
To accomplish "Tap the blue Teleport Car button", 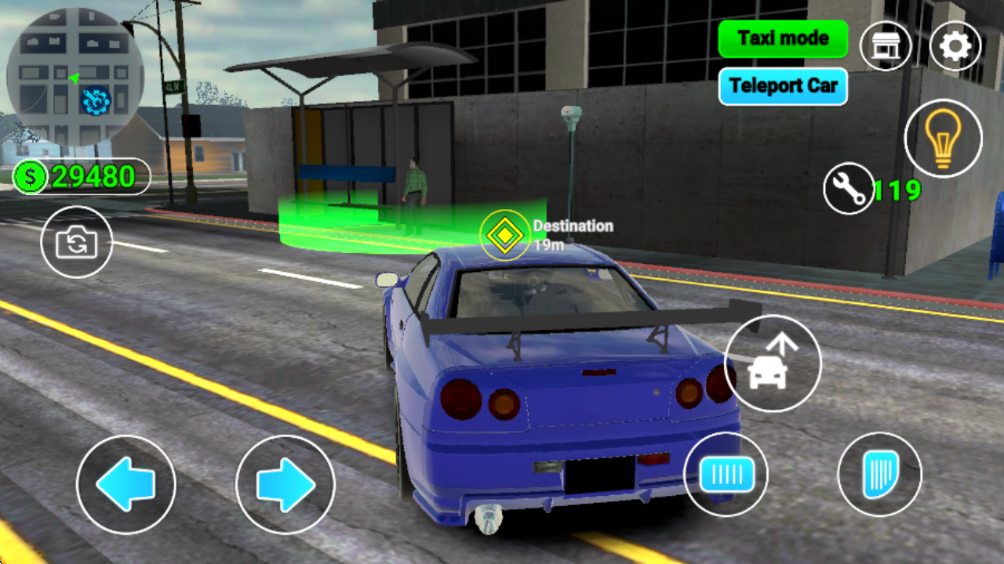I will (782, 86).
